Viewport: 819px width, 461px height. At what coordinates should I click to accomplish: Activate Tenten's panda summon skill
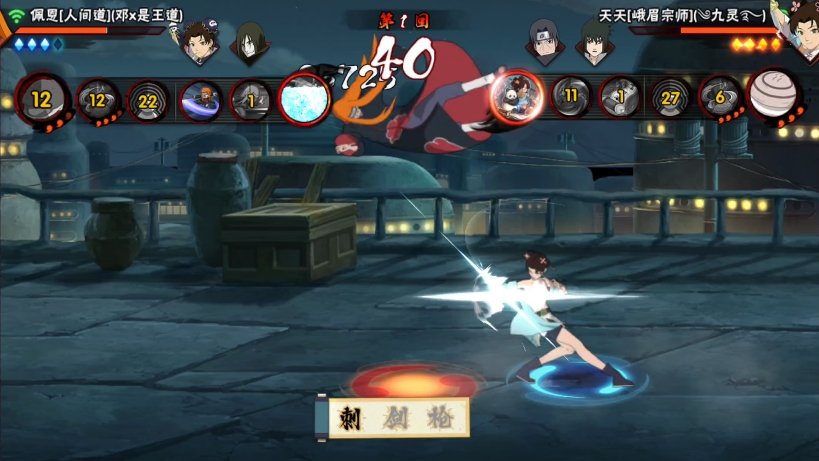515,96
